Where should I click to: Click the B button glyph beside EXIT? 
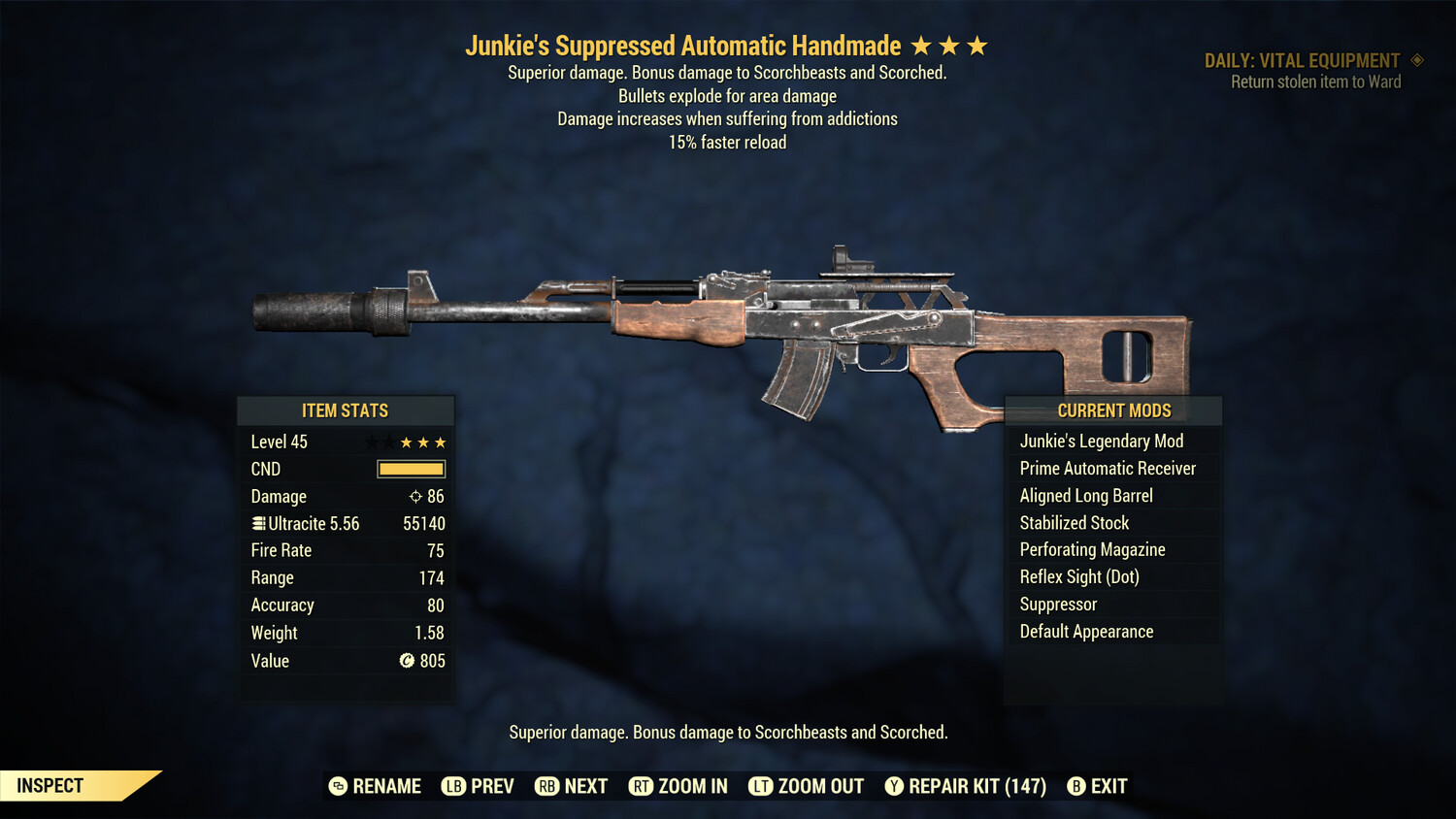pos(1075,786)
